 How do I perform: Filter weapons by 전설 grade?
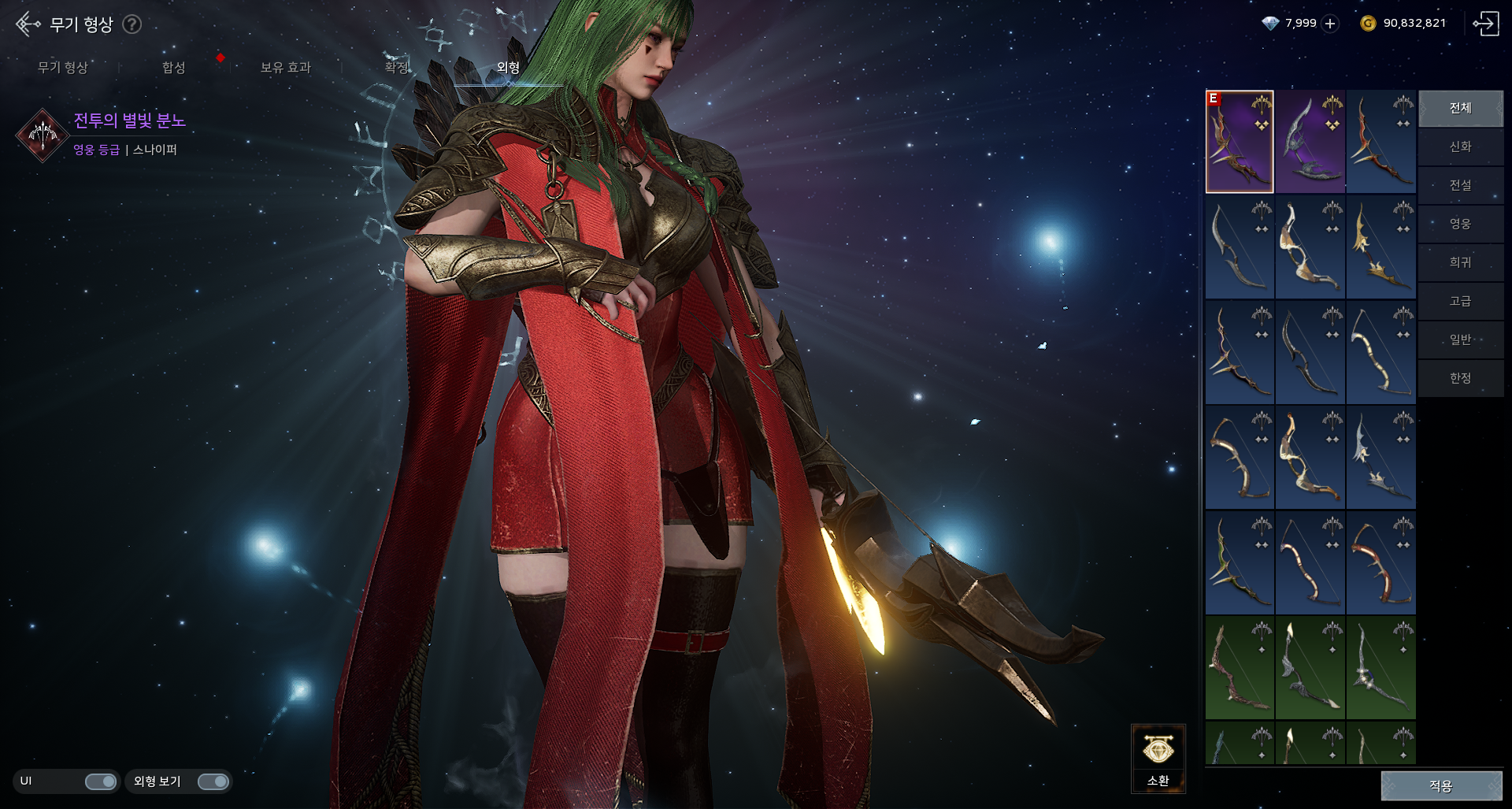click(1460, 186)
